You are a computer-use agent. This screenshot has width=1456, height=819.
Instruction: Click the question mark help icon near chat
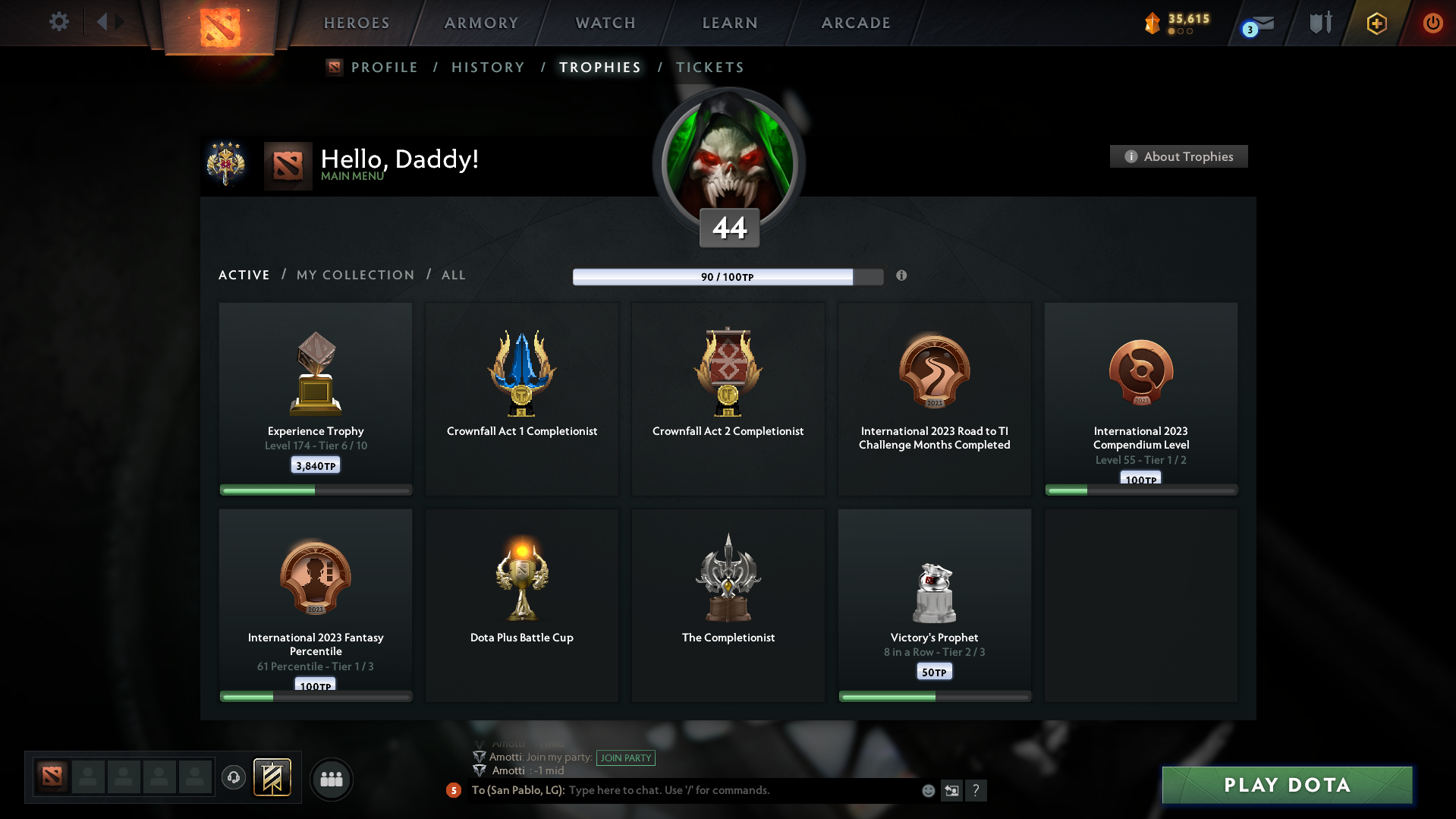[x=976, y=790]
